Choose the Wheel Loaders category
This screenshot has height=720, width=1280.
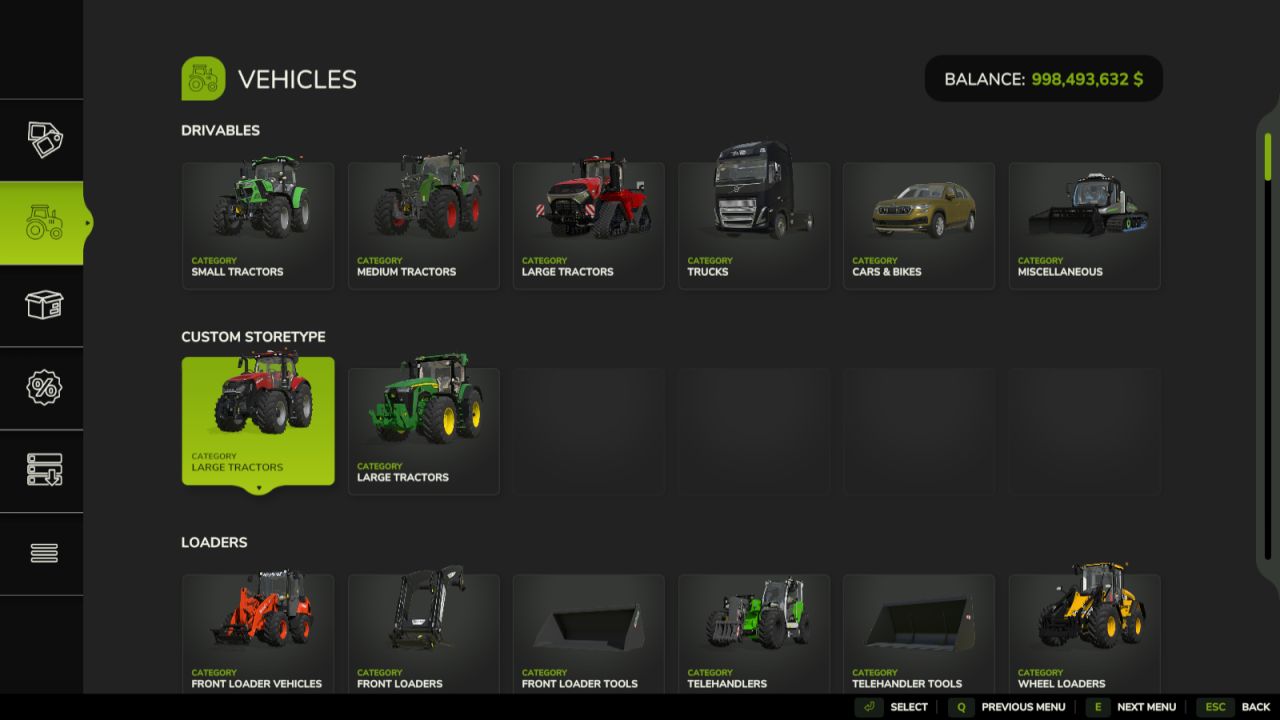point(1084,634)
